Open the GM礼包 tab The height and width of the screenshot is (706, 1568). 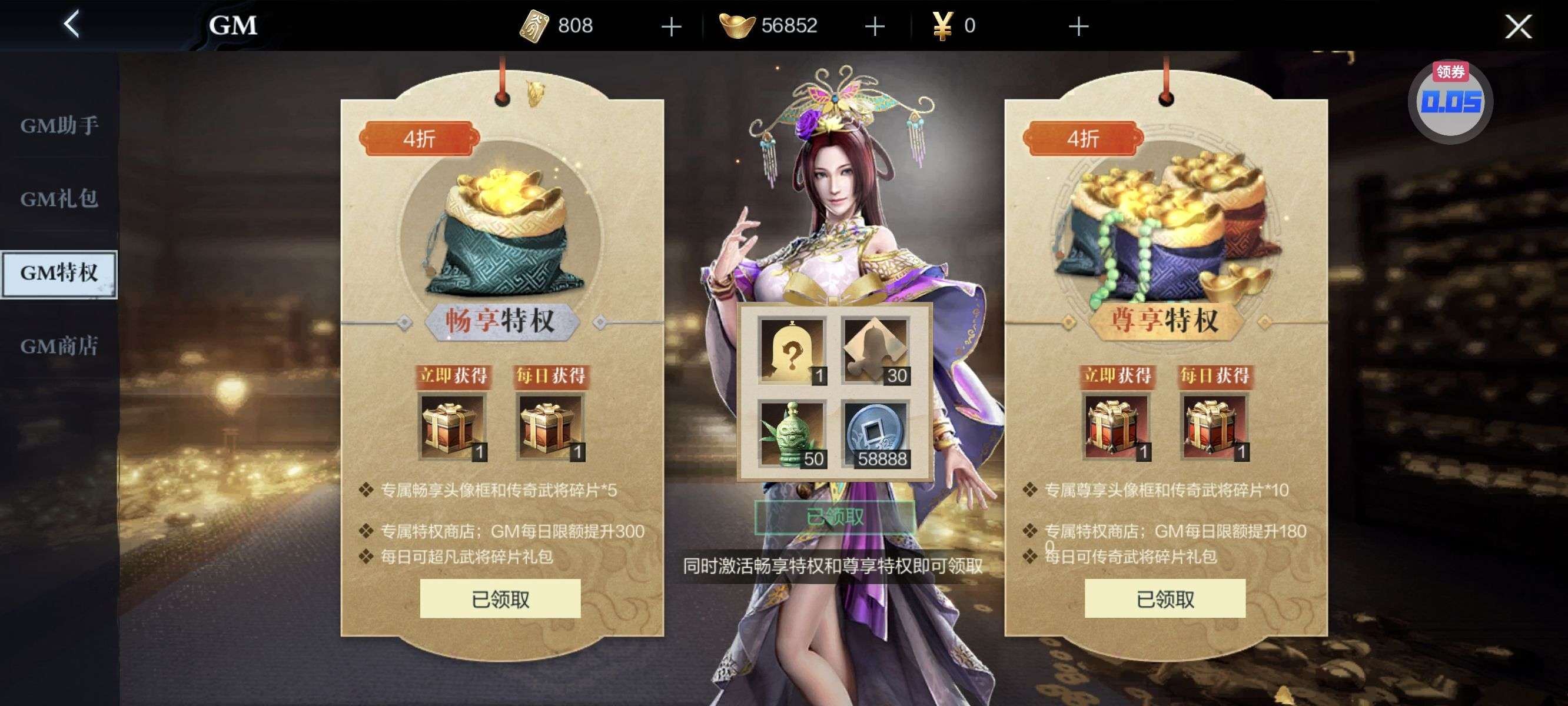pyautogui.click(x=59, y=198)
